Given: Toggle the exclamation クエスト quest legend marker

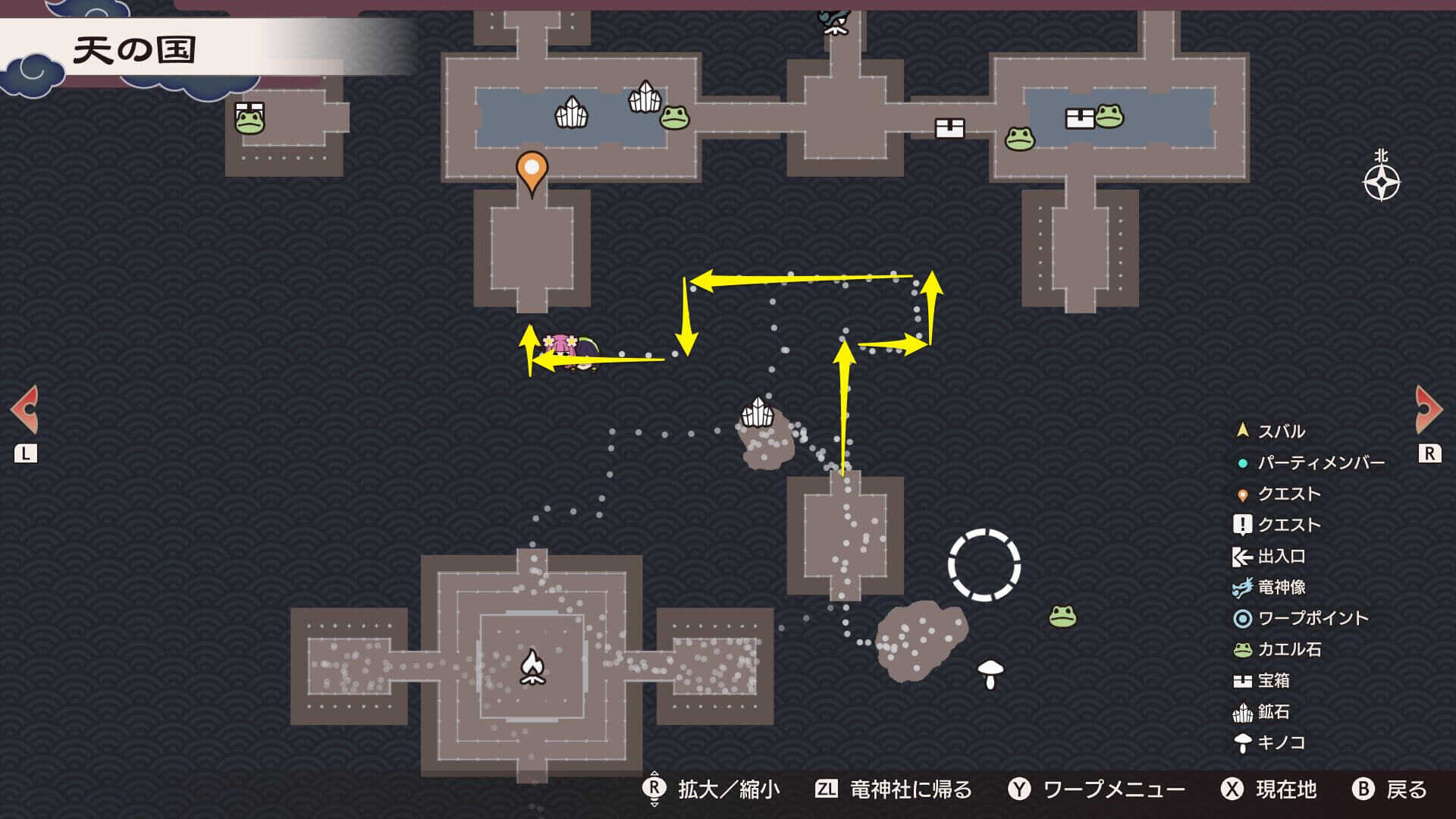Looking at the screenshot, I should tap(1241, 524).
